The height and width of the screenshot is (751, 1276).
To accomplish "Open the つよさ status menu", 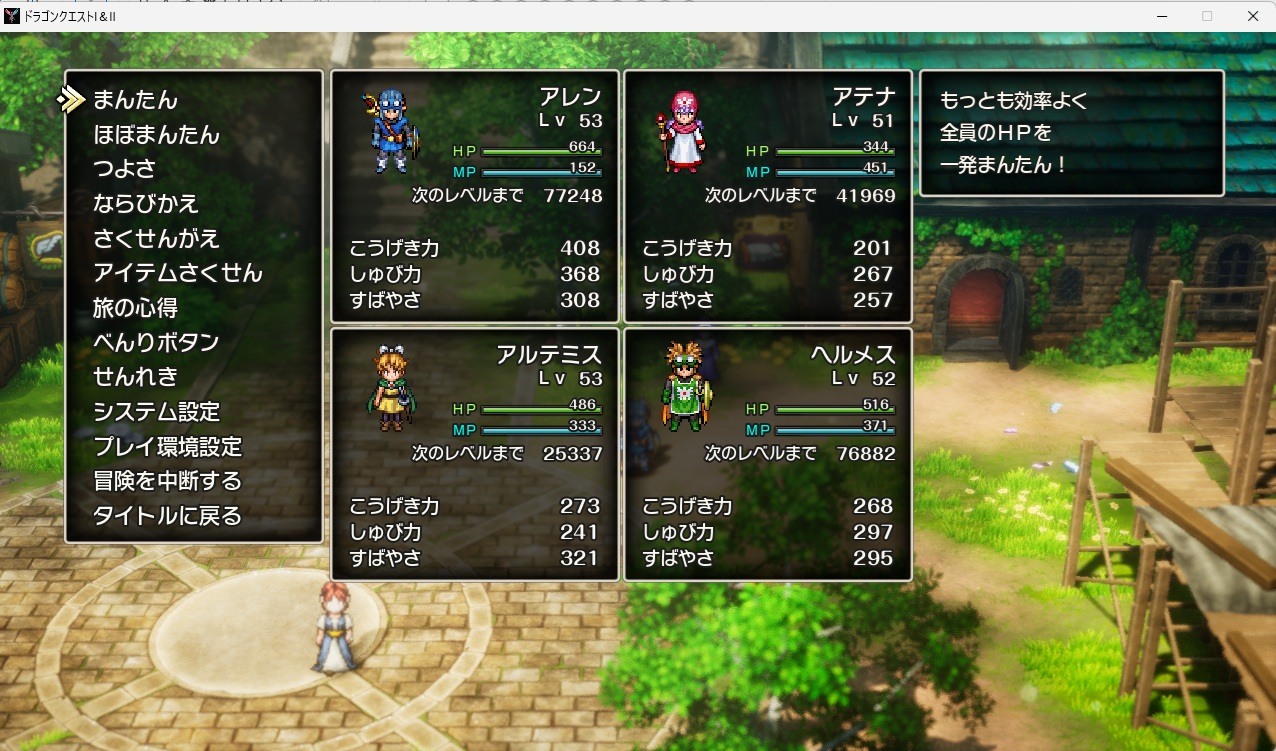I will pyautogui.click(x=125, y=169).
